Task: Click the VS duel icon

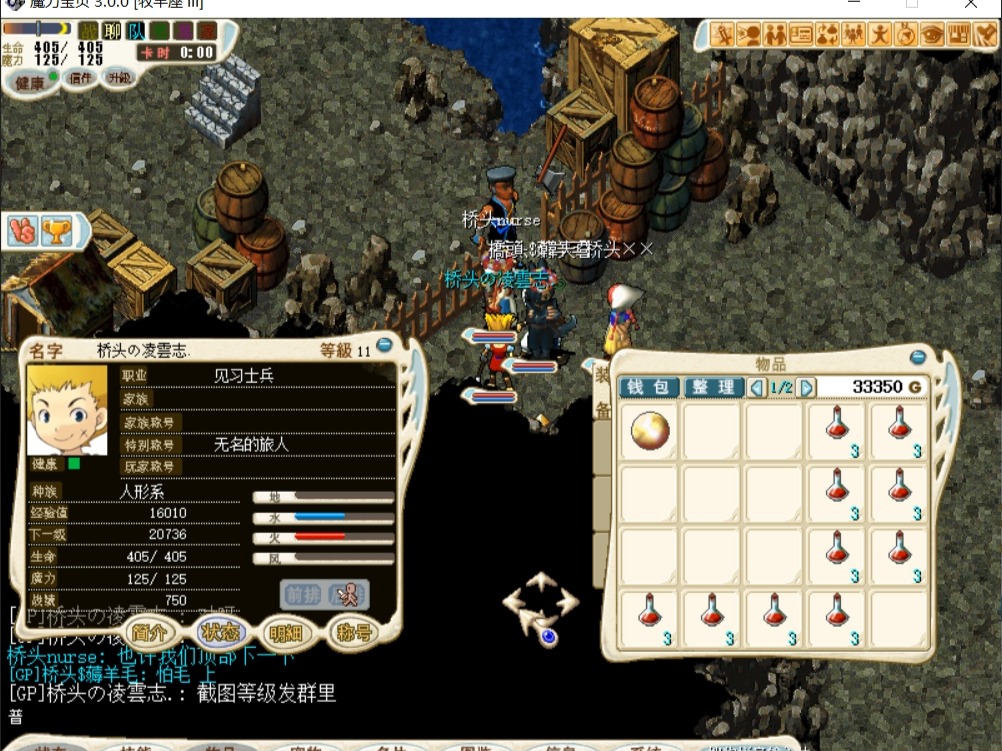Action: pyautogui.click(x=22, y=232)
